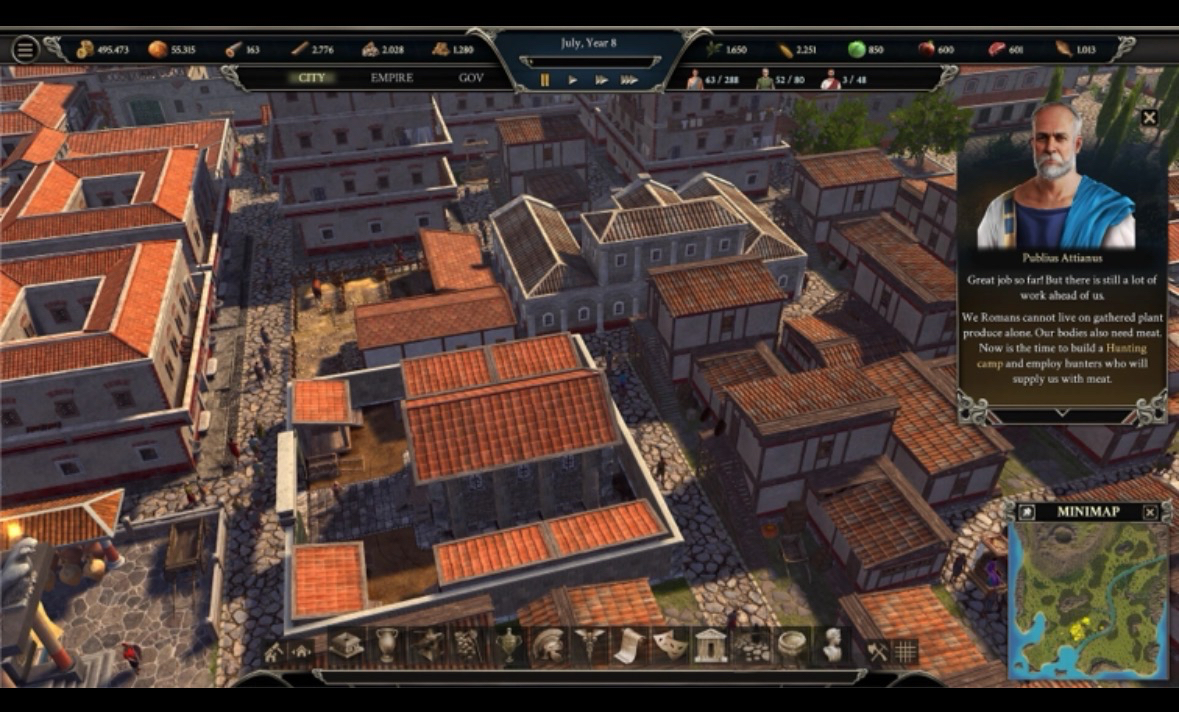Choose the caduceus health build category
Image resolution: width=1179 pixels, height=712 pixels.
588,646
